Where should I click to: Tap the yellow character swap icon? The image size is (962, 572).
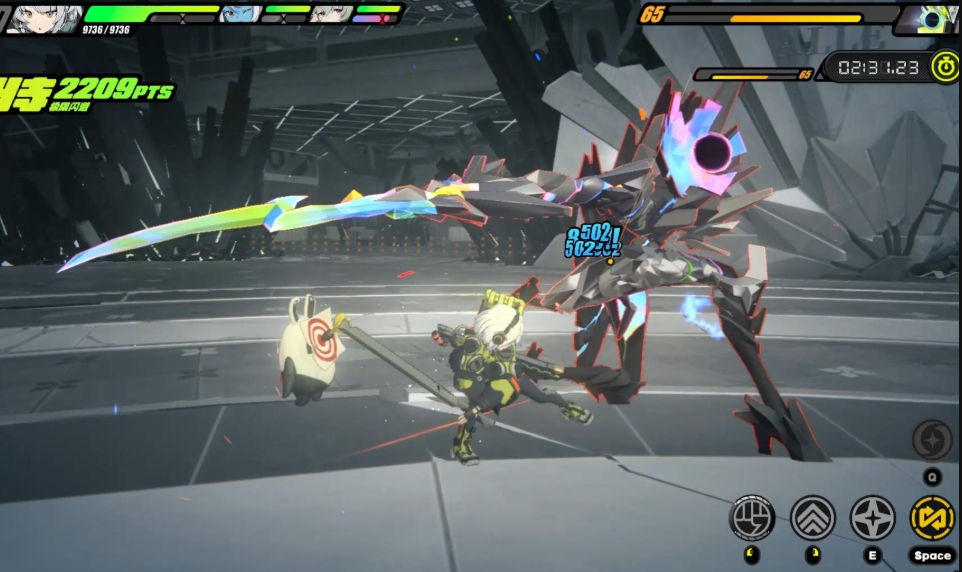click(932, 518)
